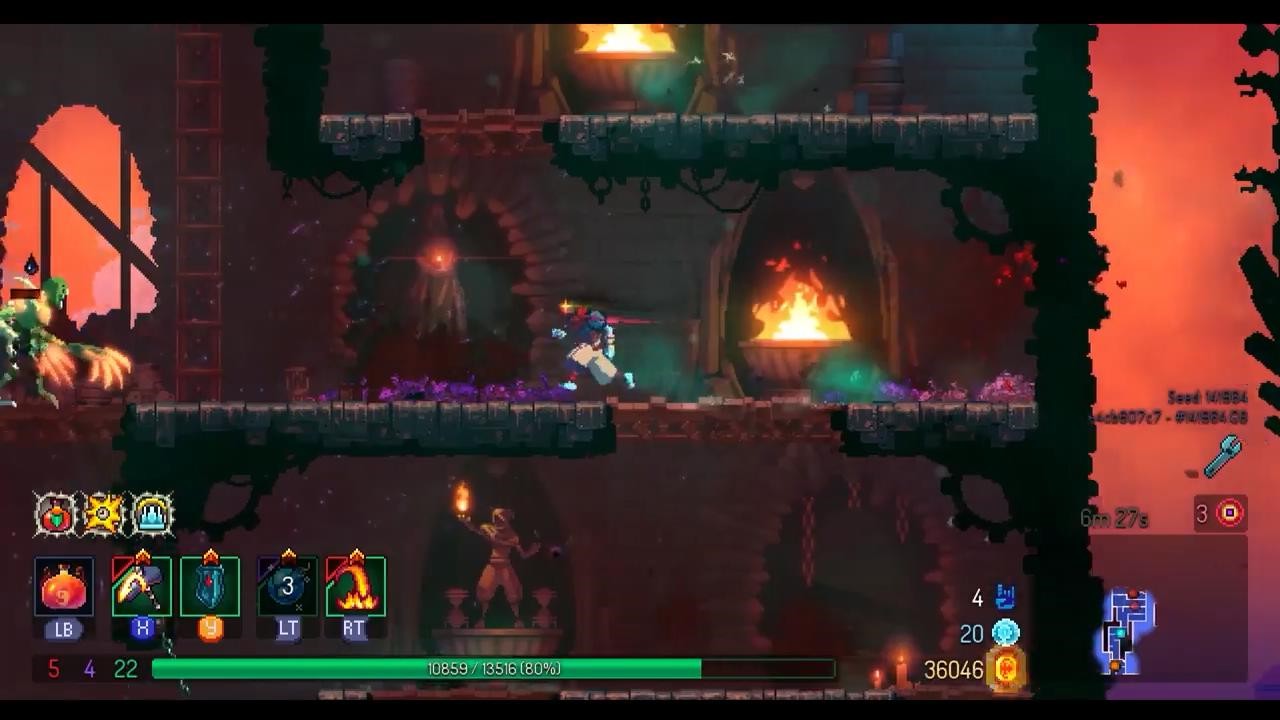1280x720 pixels.
Task: Click the blue hand counter icon
Action: tap(1005, 598)
